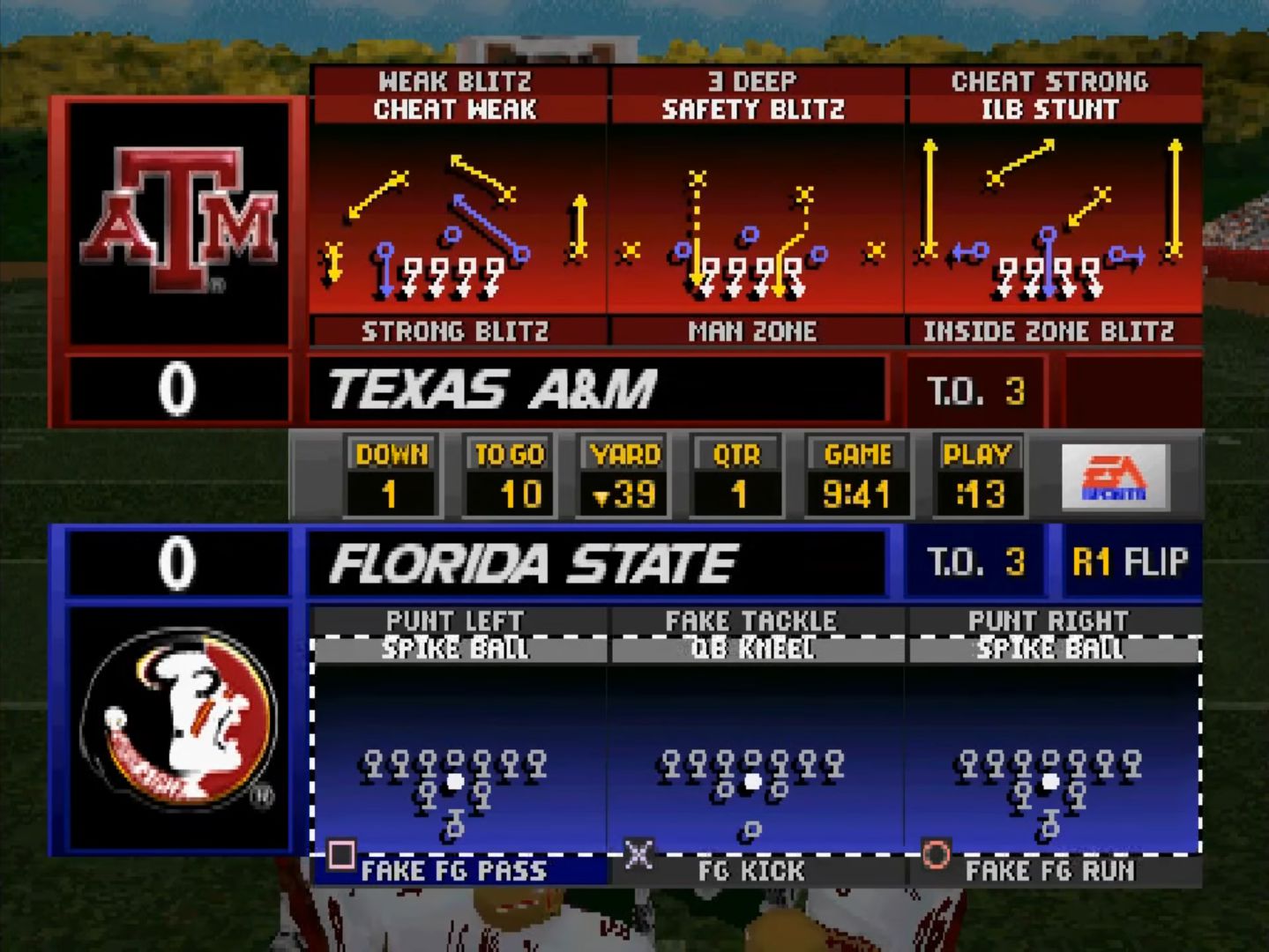Pick the Fake FG Run play
The image size is (1269, 952).
tap(1049, 871)
